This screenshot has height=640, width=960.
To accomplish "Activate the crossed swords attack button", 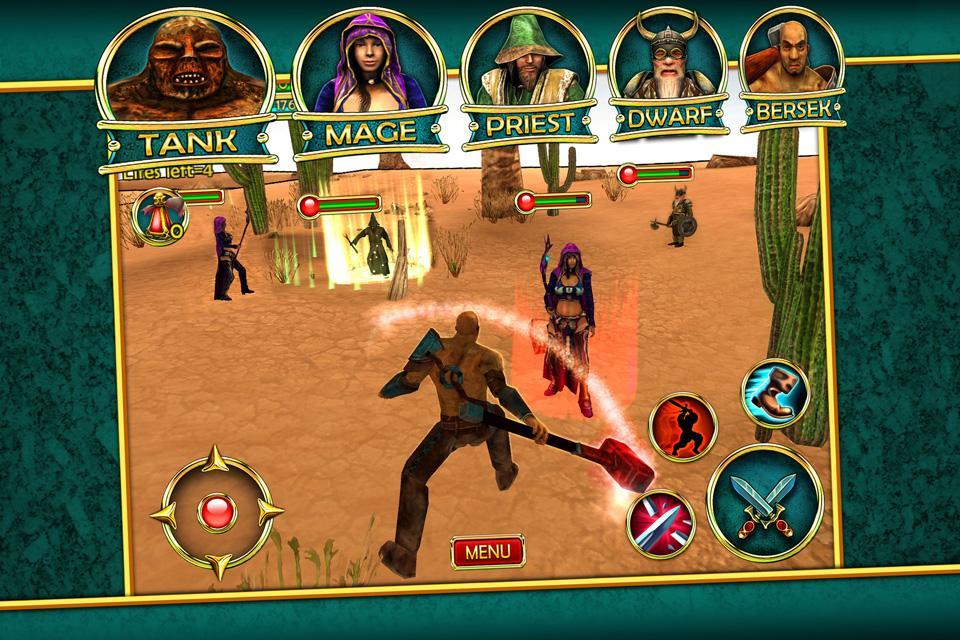I will pos(764,502).
